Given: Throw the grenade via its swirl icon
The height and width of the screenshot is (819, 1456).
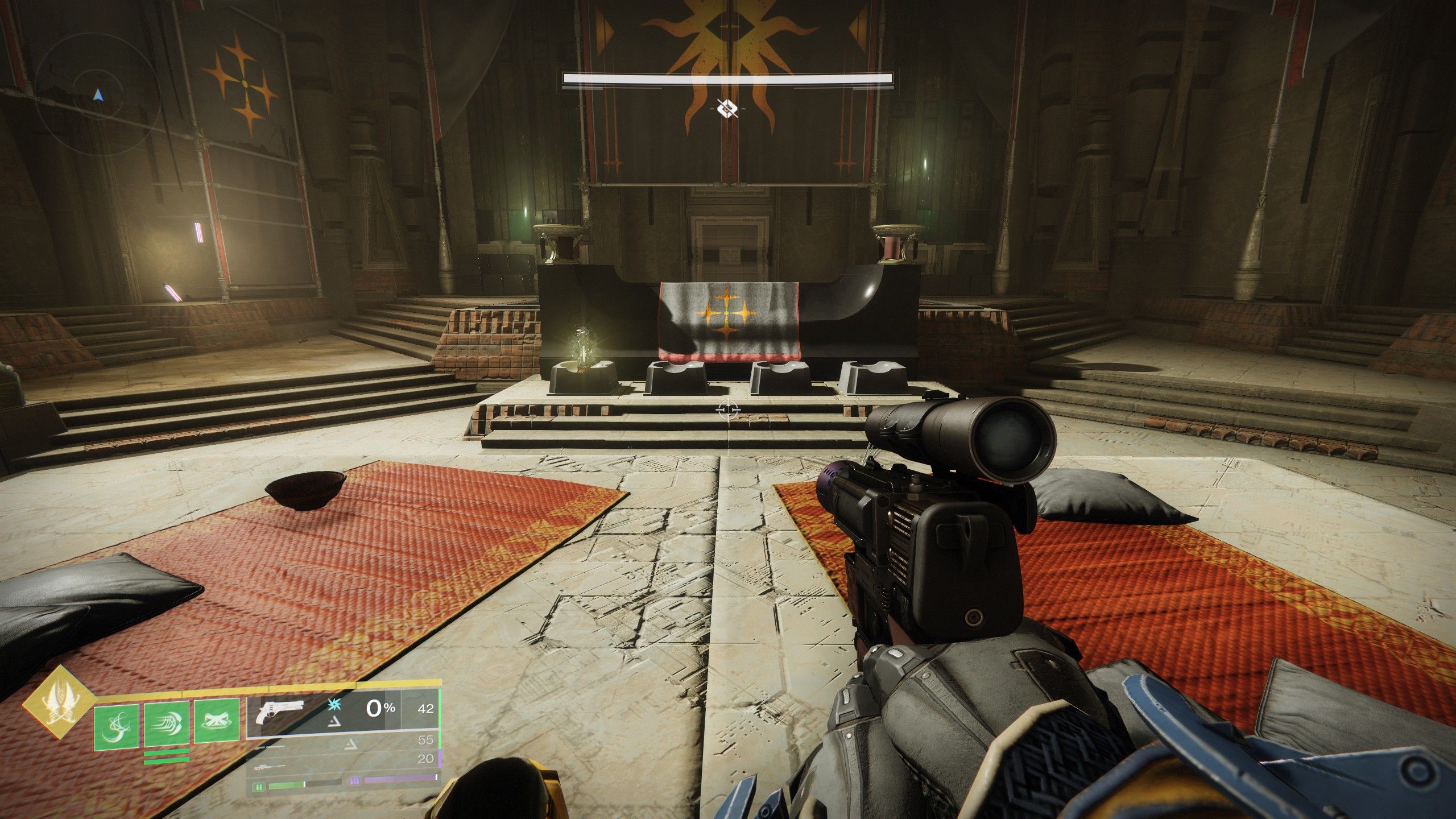Looking at the screenshot, I should (x=117, y=723).
